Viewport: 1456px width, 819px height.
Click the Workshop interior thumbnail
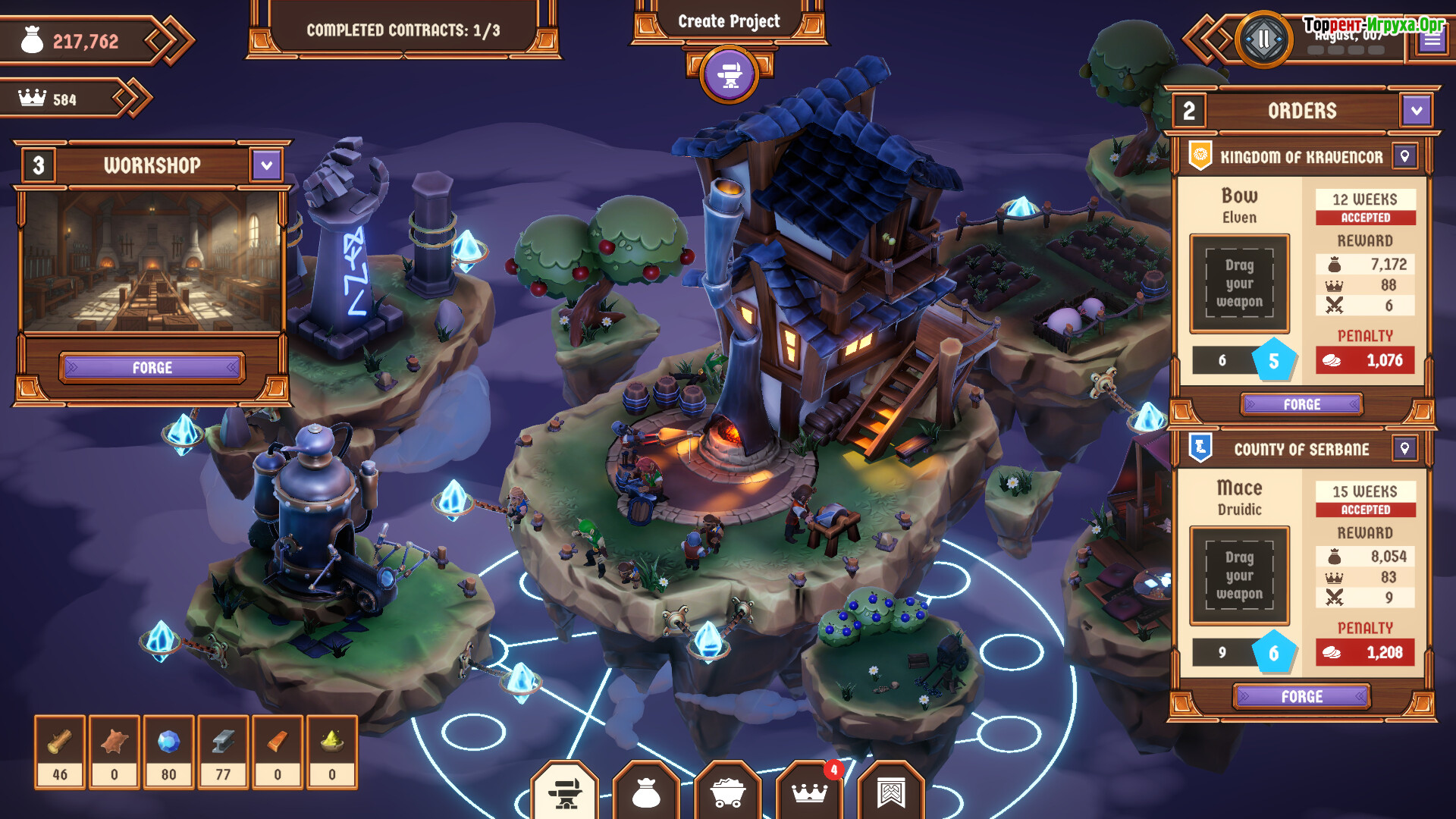152,262
